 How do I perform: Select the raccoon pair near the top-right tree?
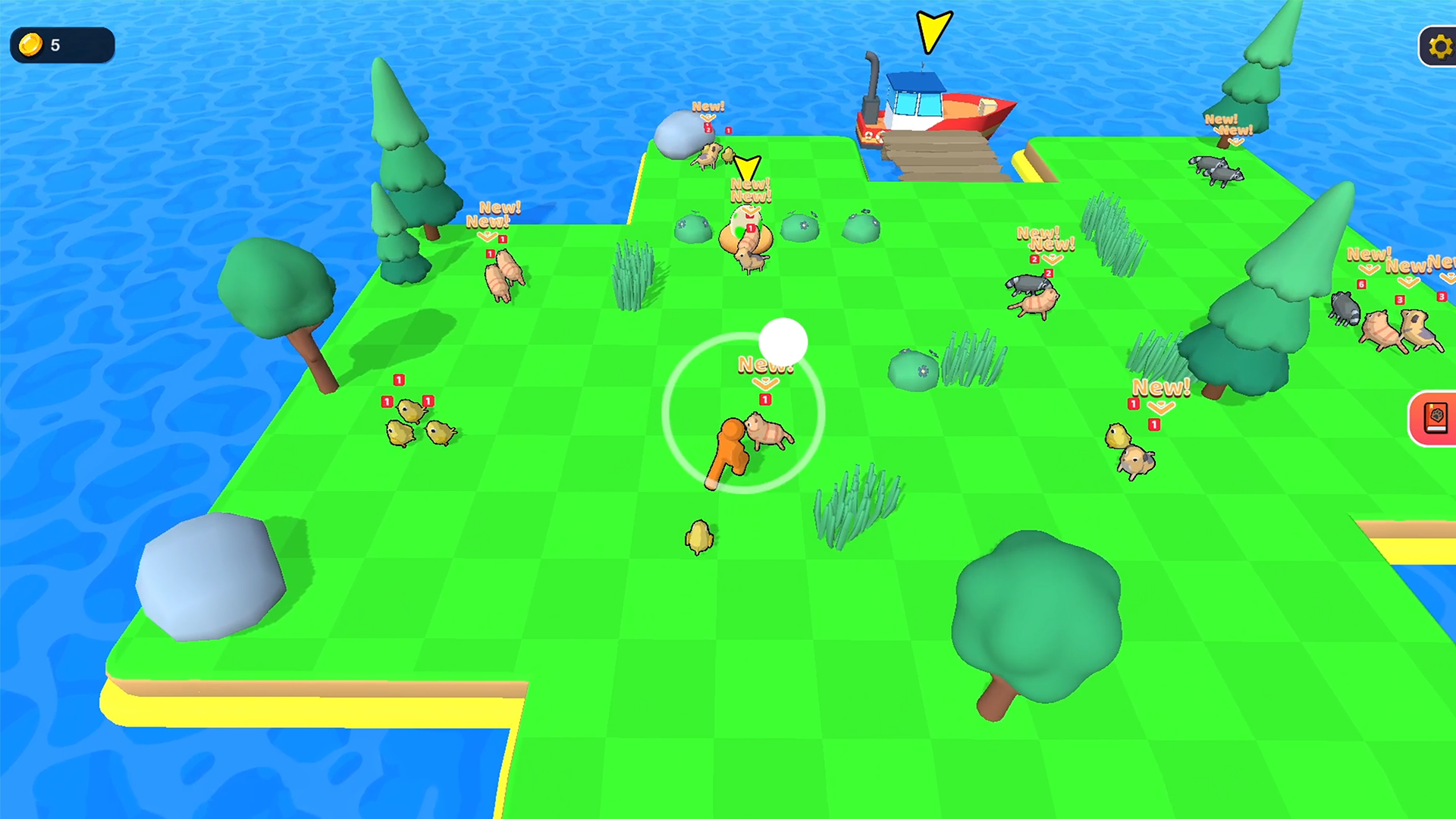tap(1217, 171)
